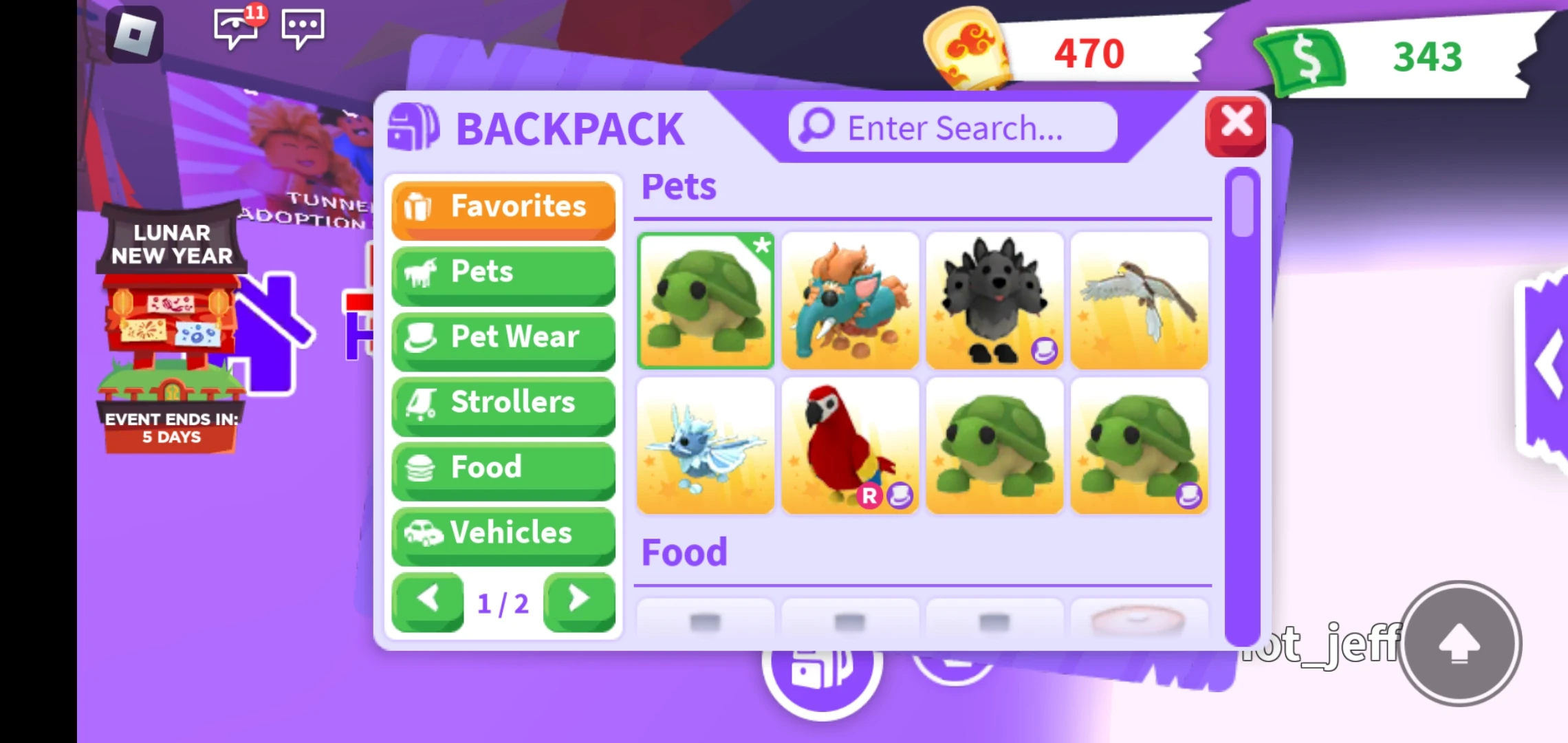Select the highlighted green turtle pet

706,299
